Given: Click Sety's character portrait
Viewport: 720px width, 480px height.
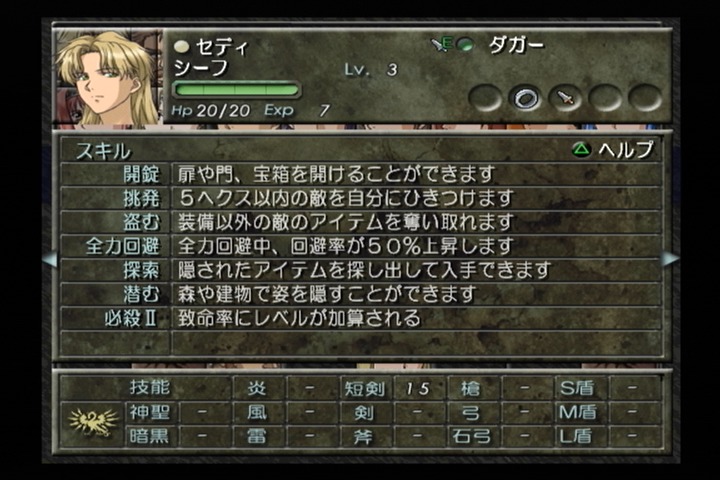Looking at the screenshot, I should pos(106,78).
